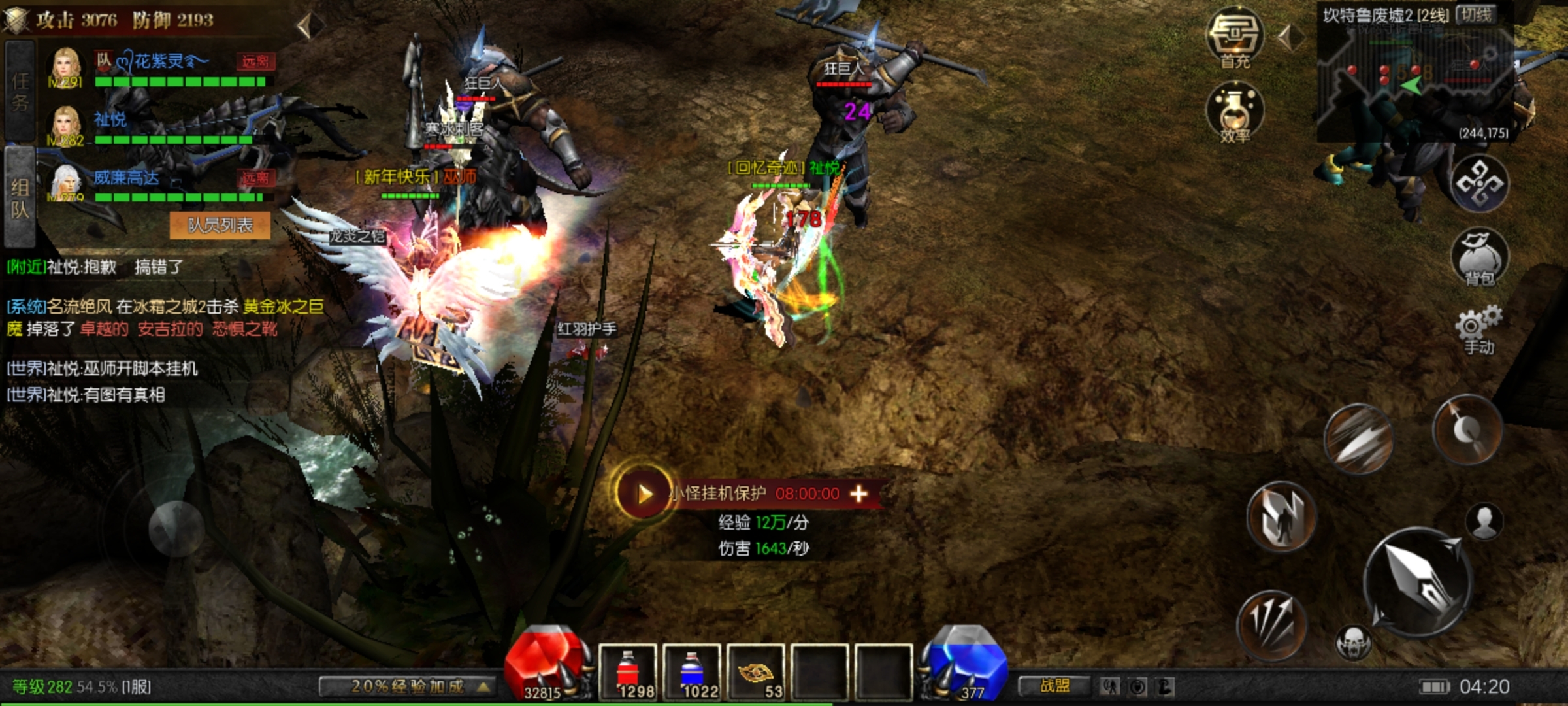Activate the main arrow attack skill
Image resolution: width=1568 pixels, height=706 pixels.
[1416, 582]
